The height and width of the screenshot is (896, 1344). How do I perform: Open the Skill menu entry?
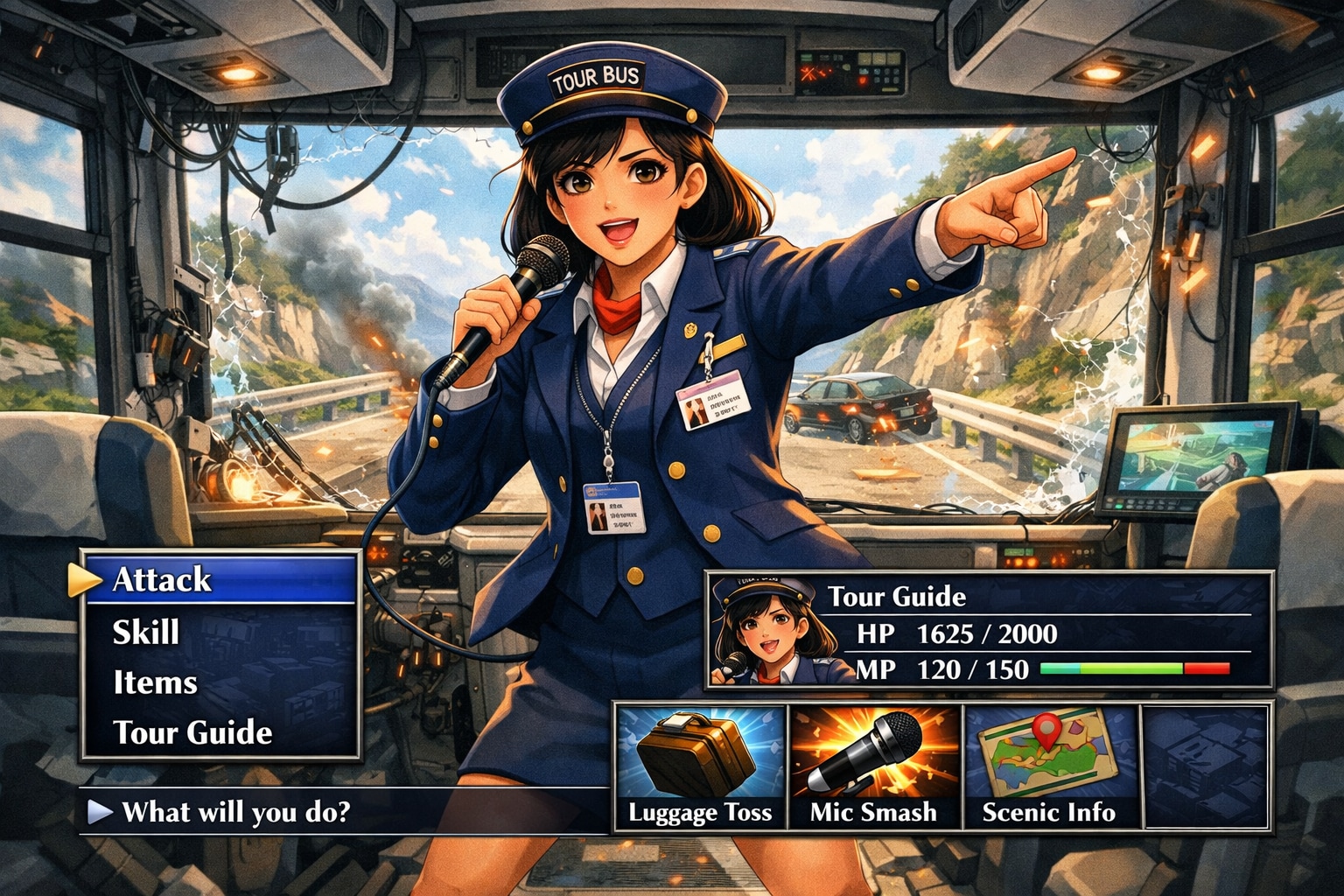[x=146, y=632]
